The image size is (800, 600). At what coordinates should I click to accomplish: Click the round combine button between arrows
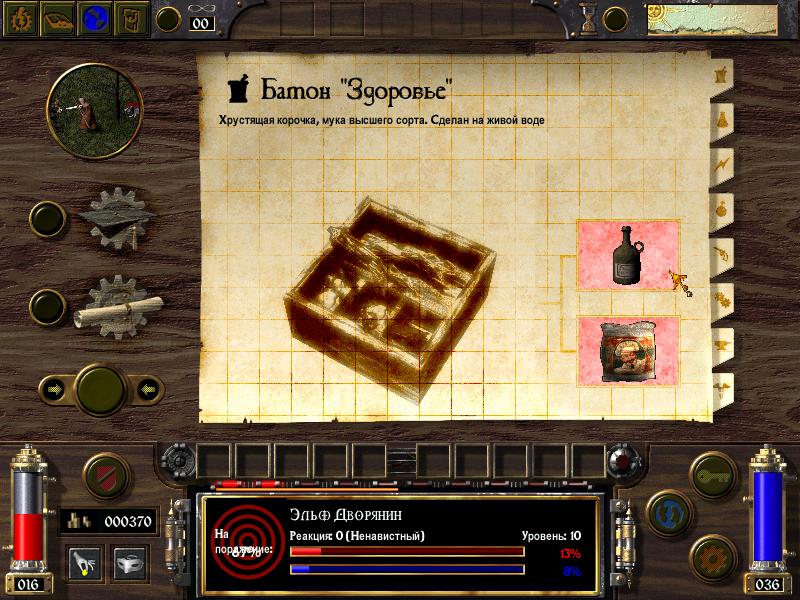(99, 388)
